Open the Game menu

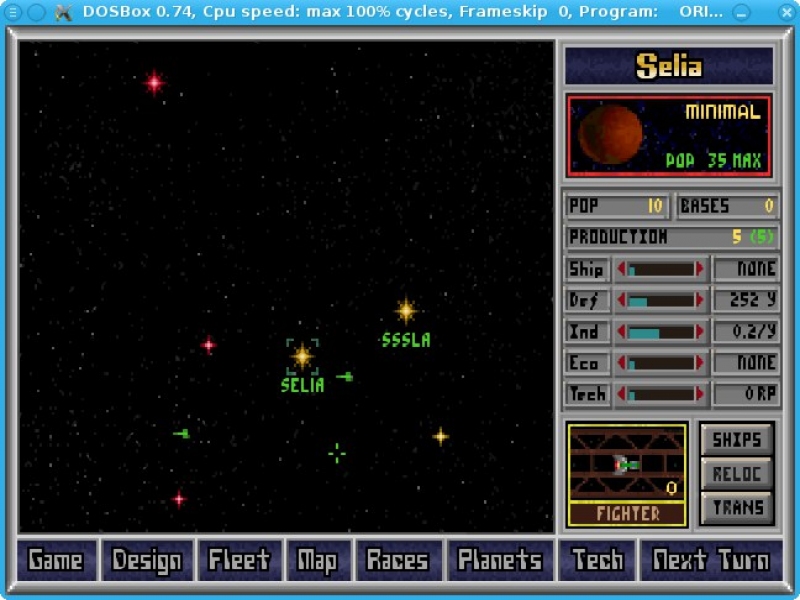tap(56, 561)
